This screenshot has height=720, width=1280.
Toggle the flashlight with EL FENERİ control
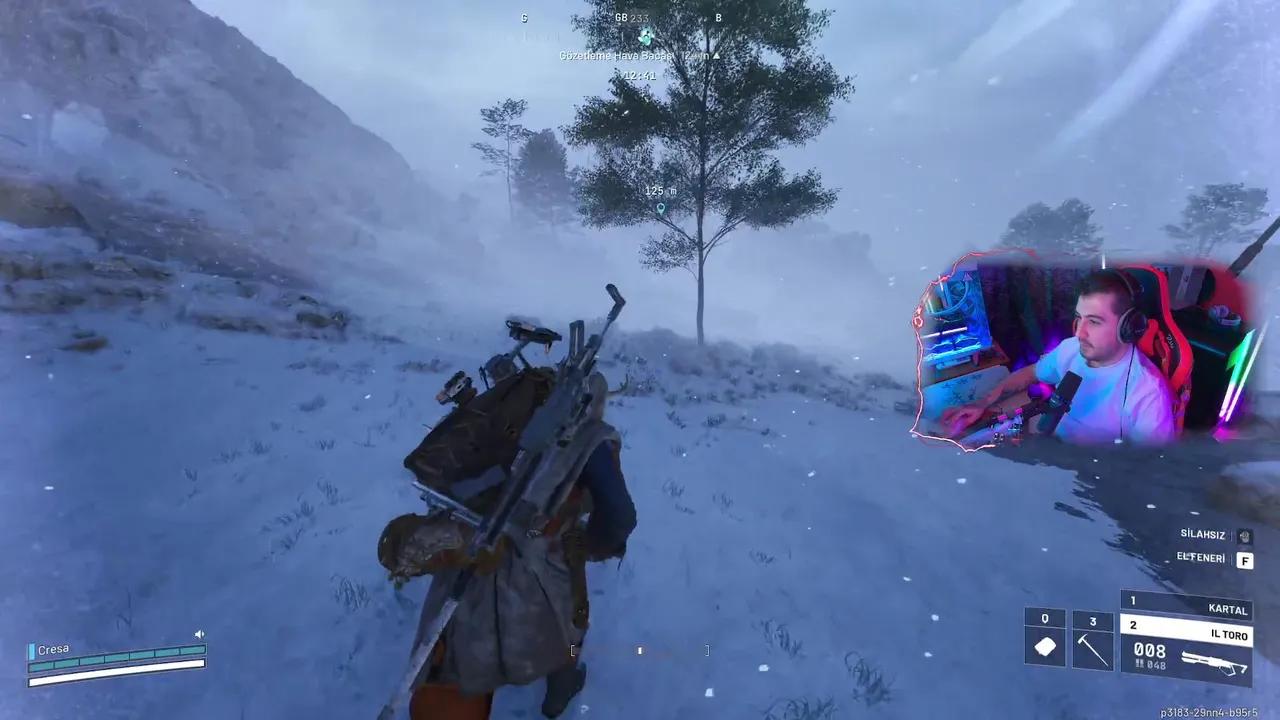point(1200,559)
